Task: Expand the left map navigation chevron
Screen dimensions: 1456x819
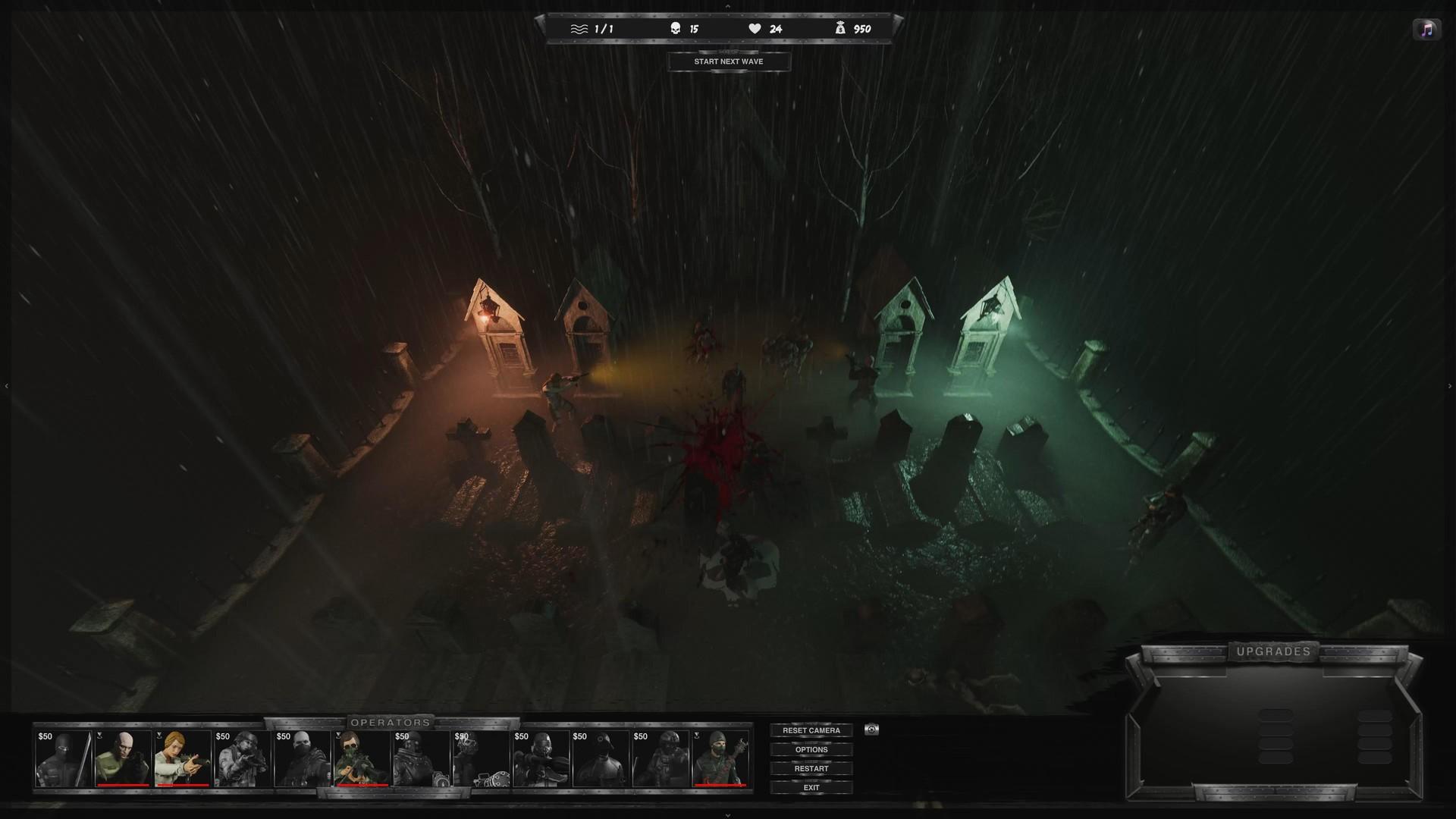Action: 6,384
